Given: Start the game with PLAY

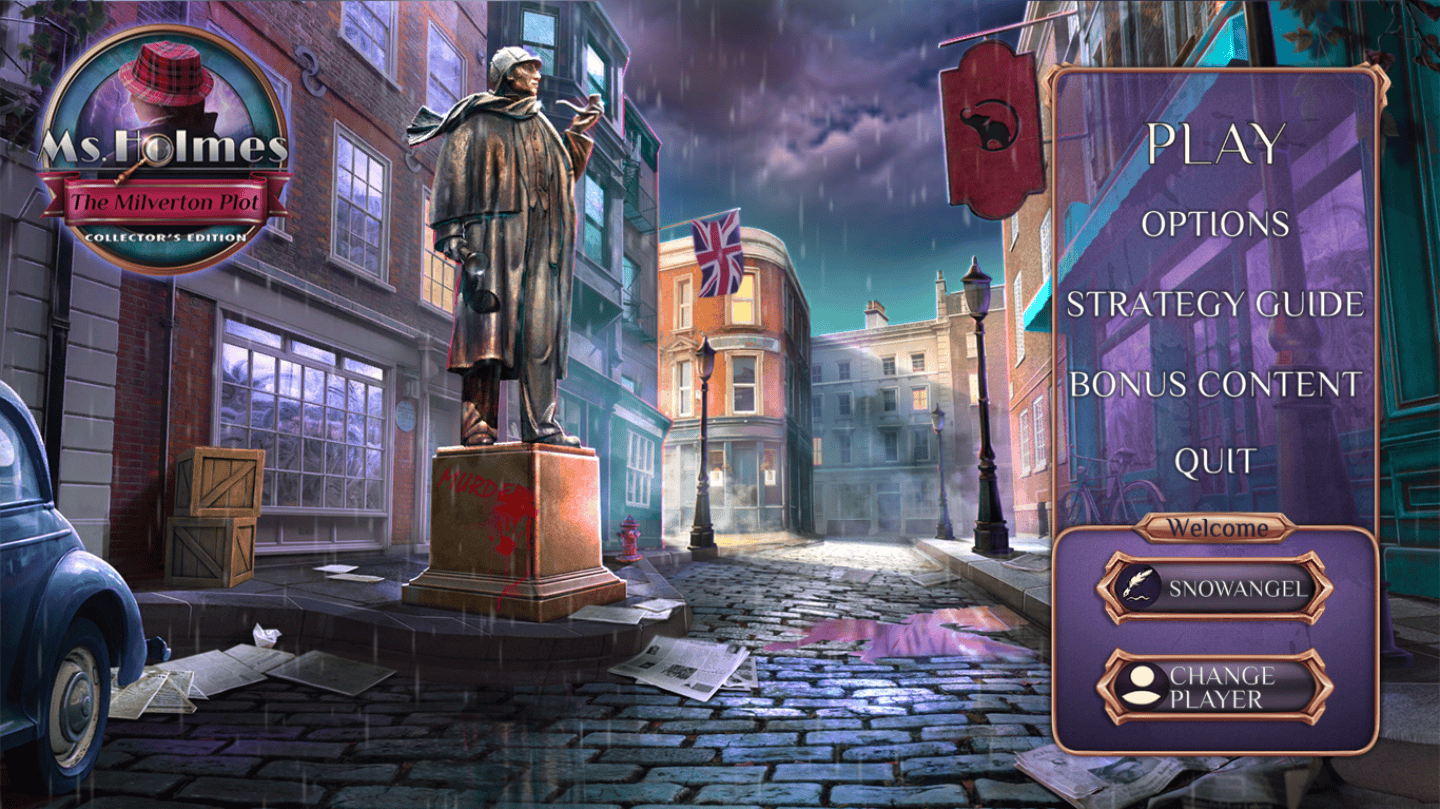Looking at the screenshot, I should tap(1215, 145).
